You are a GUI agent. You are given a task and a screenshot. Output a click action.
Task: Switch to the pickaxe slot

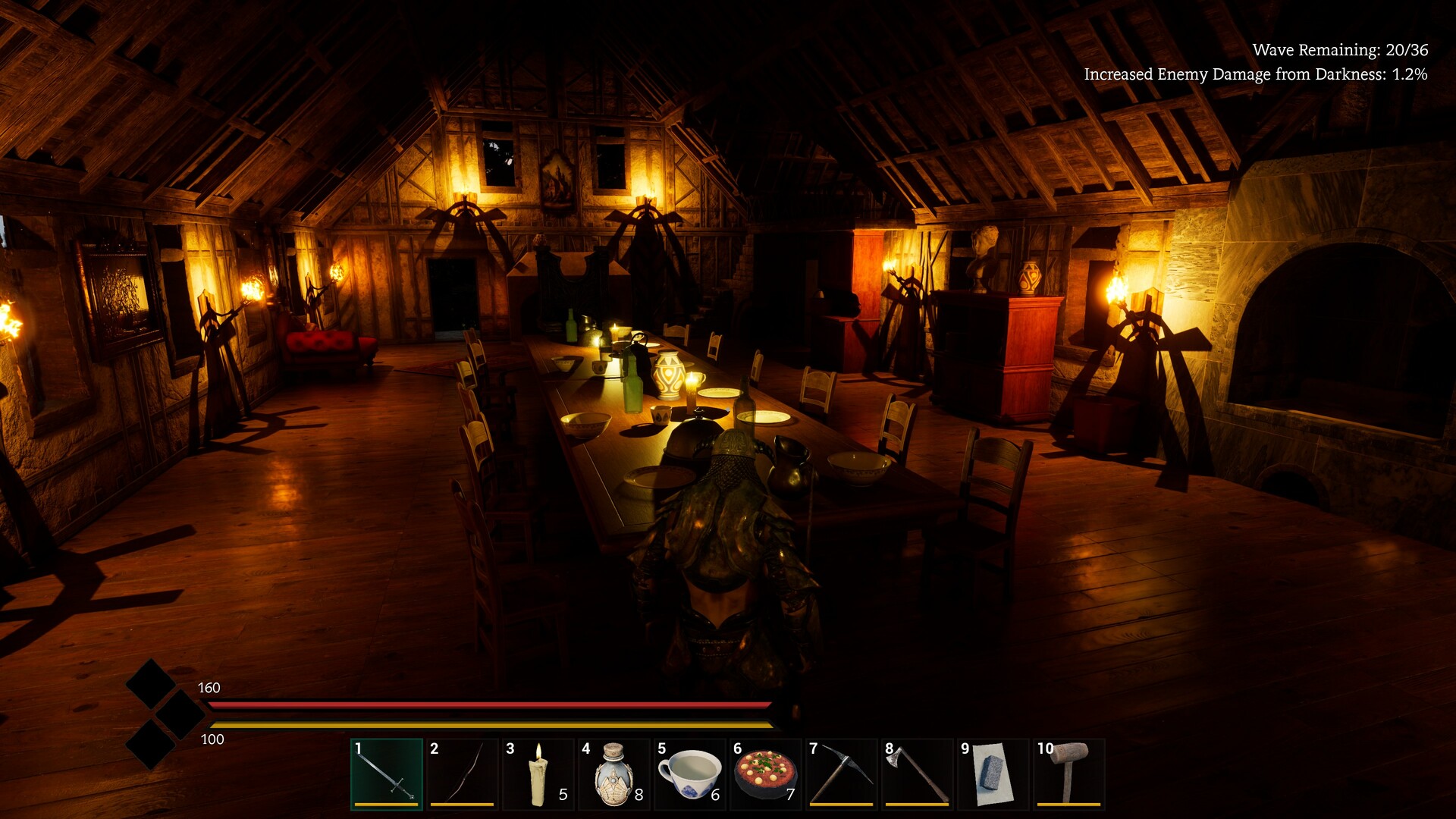click(842, 773)
